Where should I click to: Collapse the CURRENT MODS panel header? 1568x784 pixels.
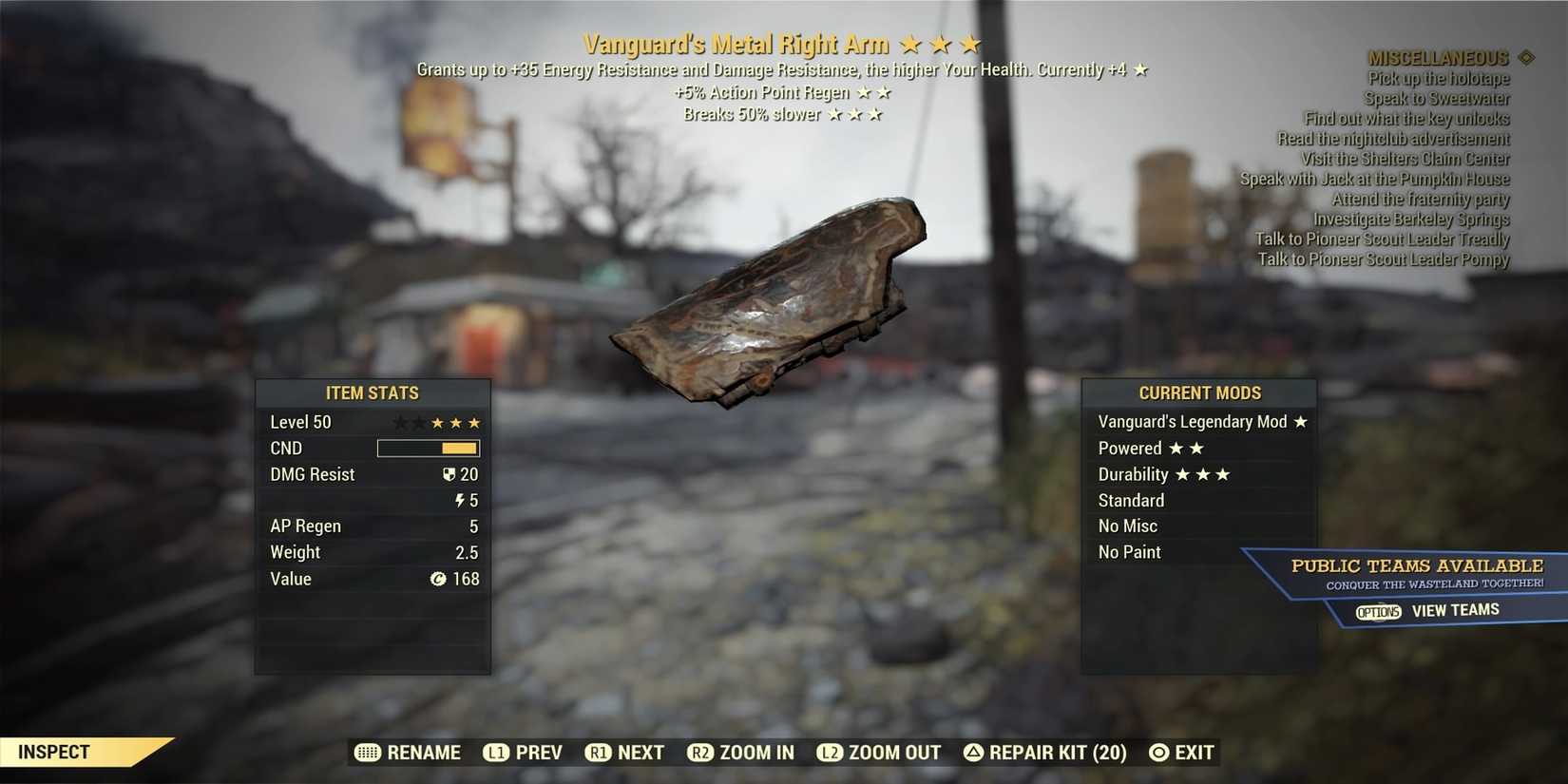pos(1199,392)
